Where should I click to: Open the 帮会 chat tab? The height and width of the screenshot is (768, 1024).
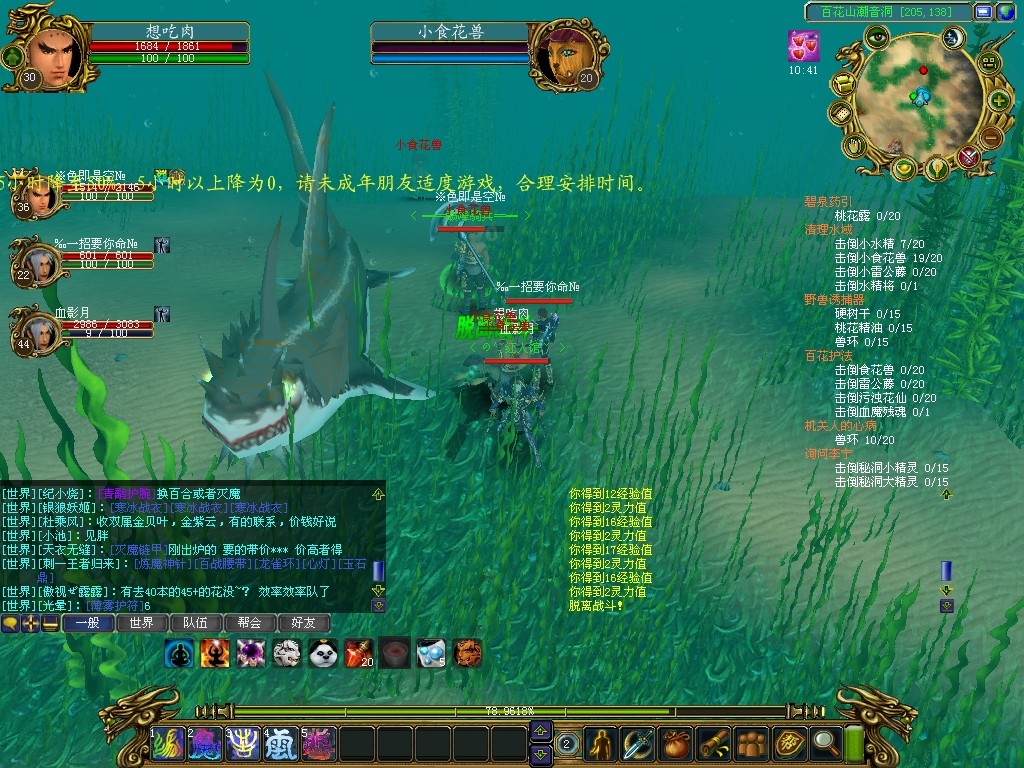pos(249,623)
